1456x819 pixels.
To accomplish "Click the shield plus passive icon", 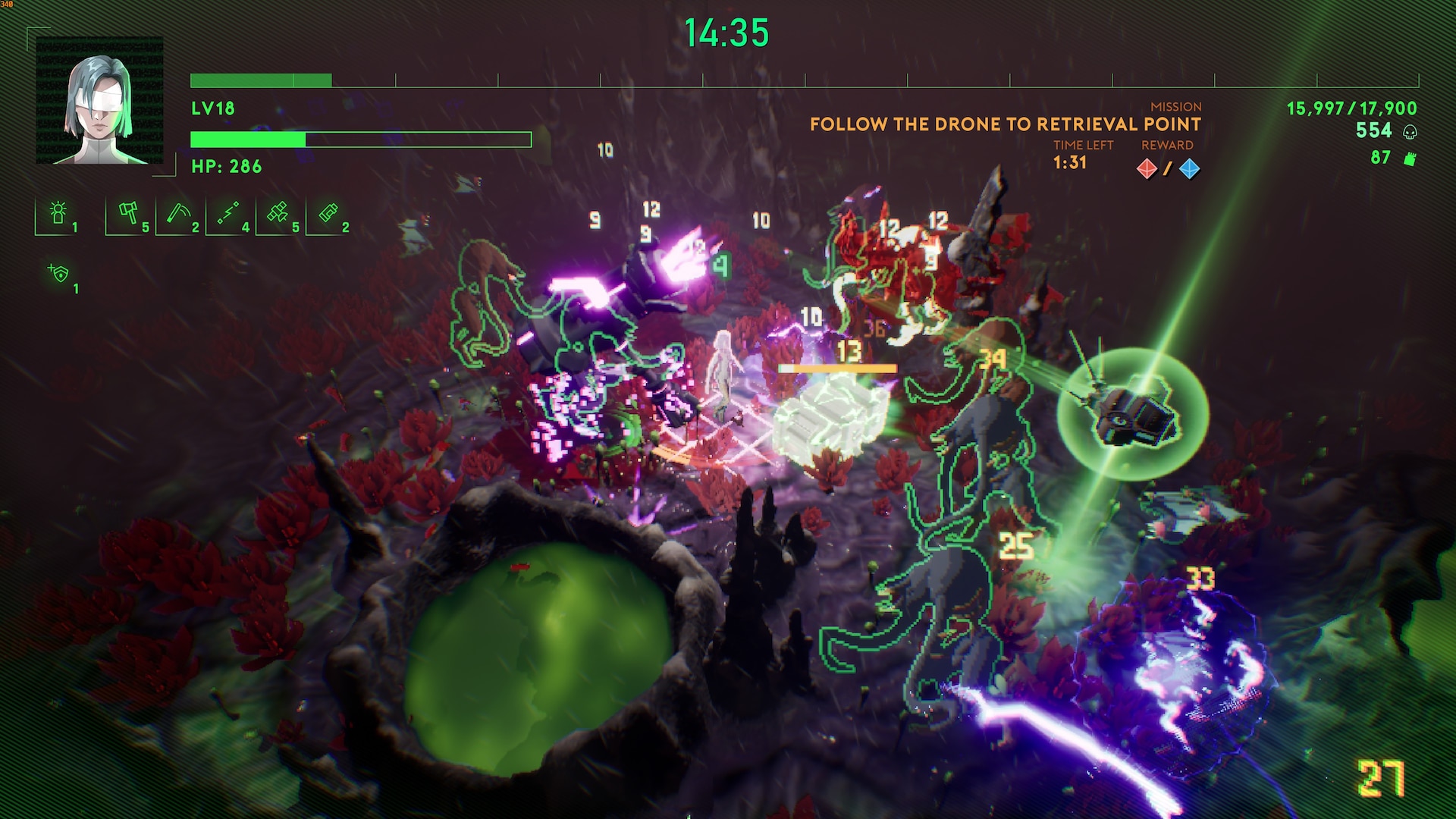I will pyautogui.click(x=59, y=274).
